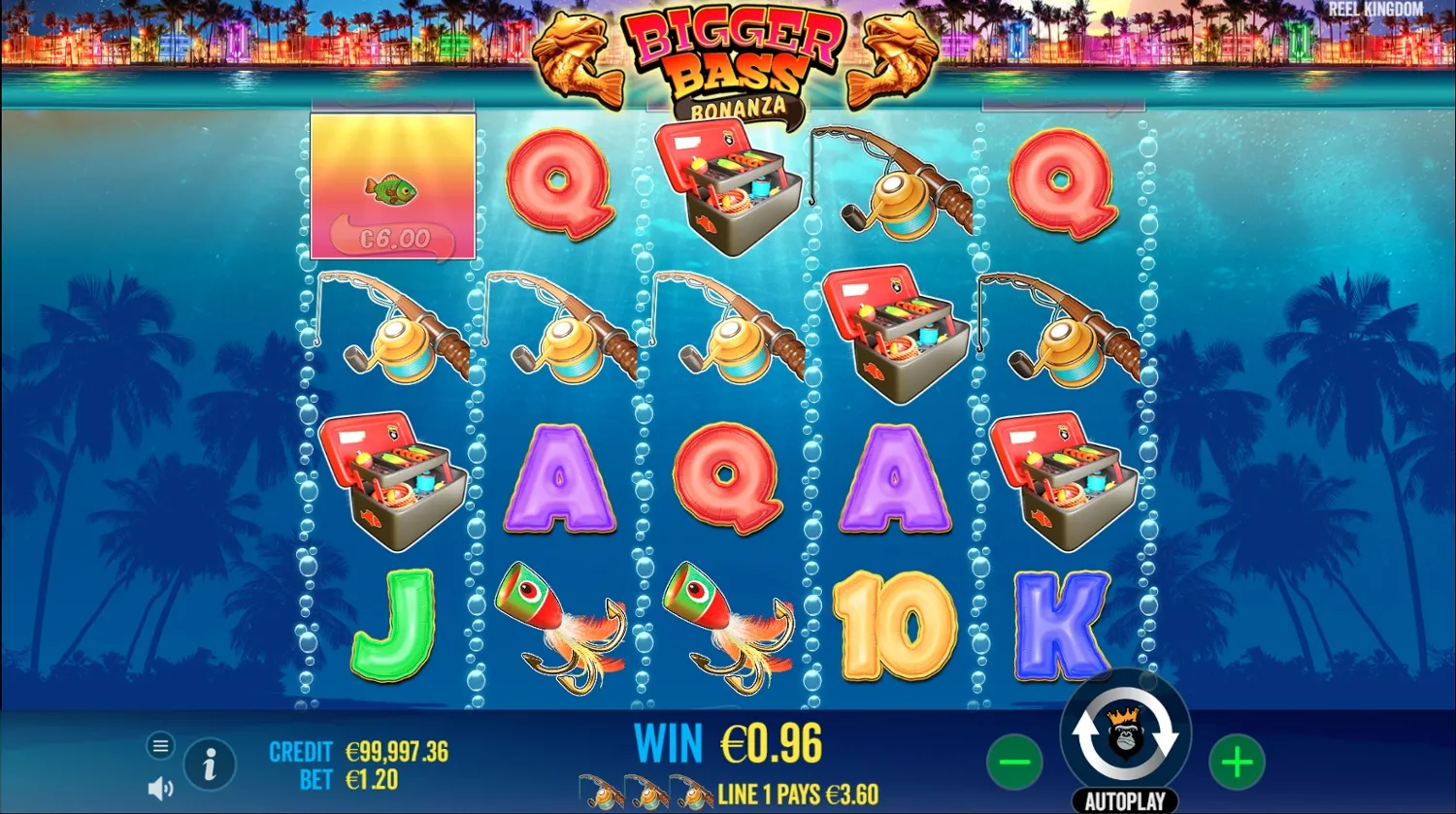Mute the game sound
This screenshot has width=1456, height=814.
pos(159,788)
